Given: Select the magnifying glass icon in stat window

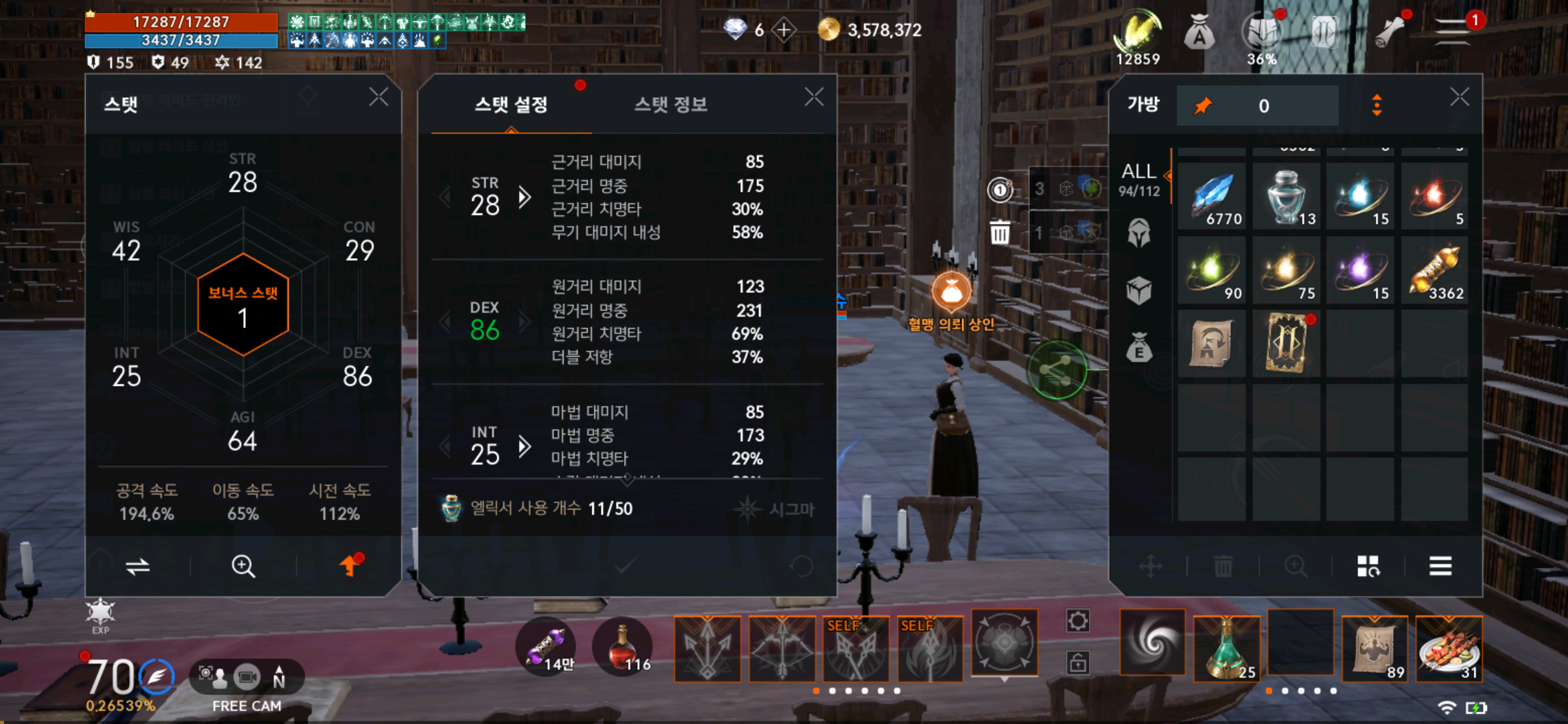Looking at the screenshot, I should (243, 566).
